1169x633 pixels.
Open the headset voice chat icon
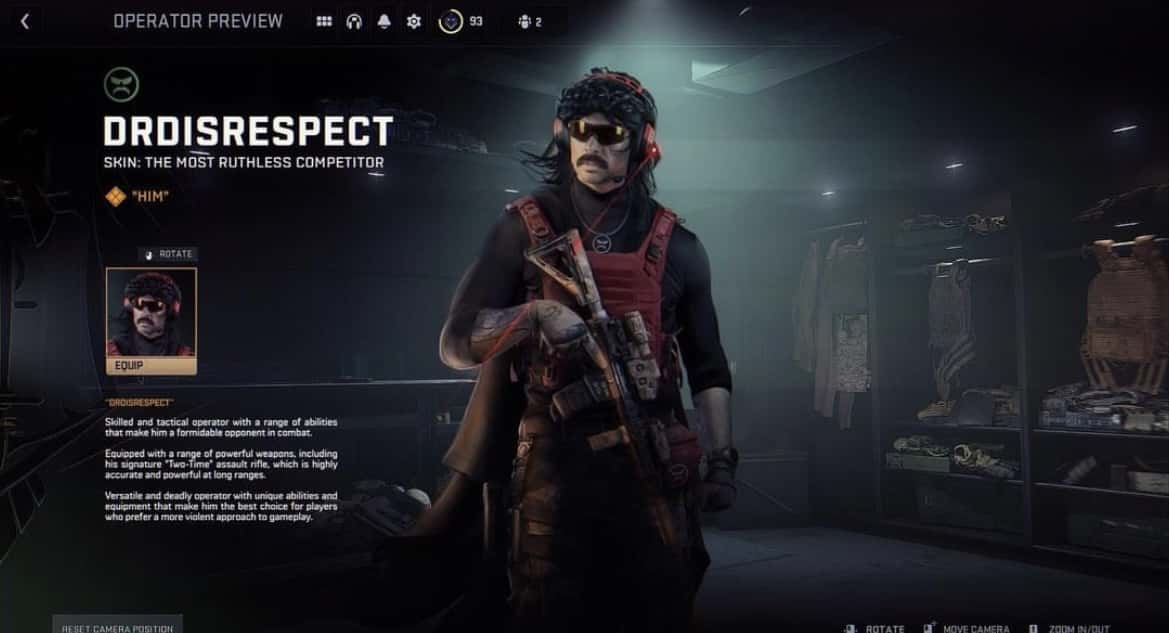point(354,21)
